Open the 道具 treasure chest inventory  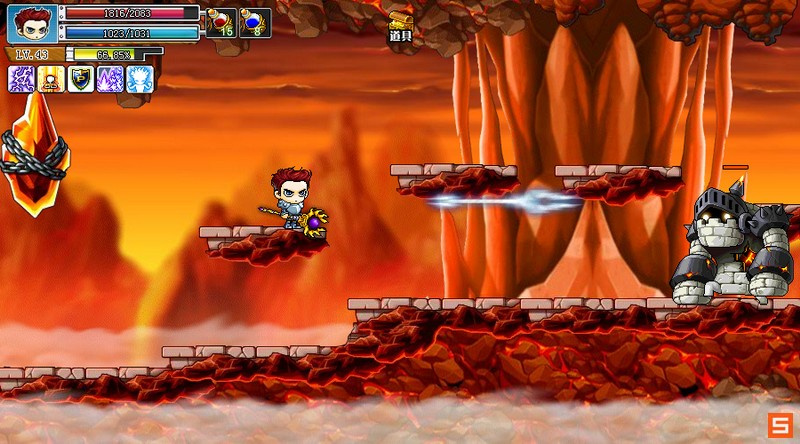(401, 25)
